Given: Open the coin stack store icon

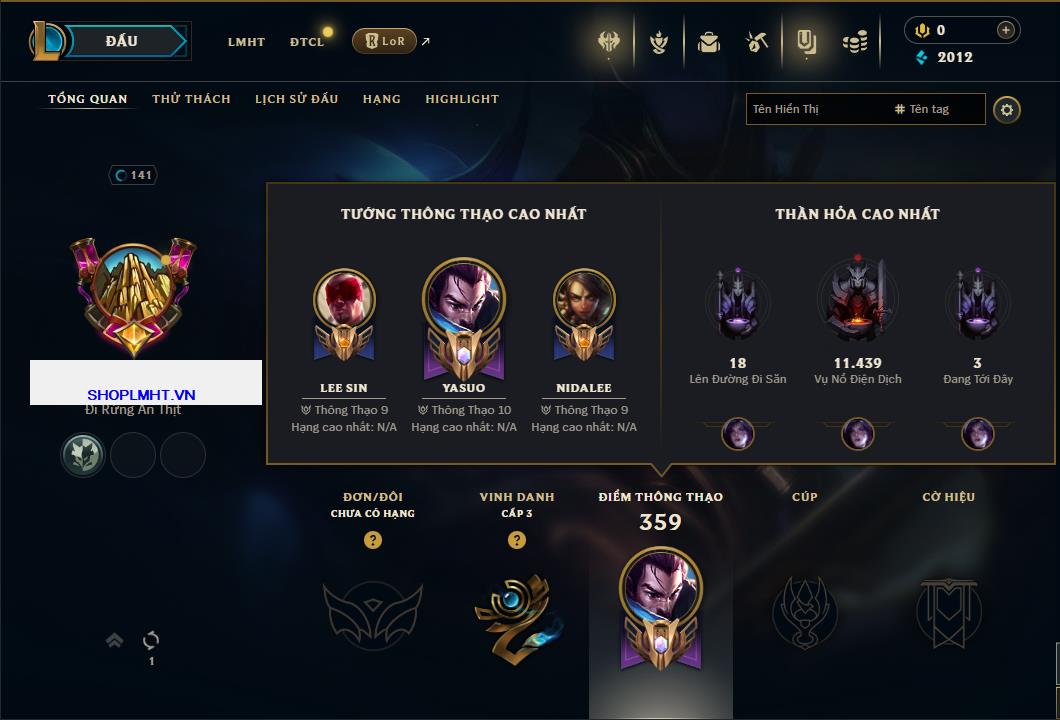Looking at the screenshot, I should click(854, 42).
